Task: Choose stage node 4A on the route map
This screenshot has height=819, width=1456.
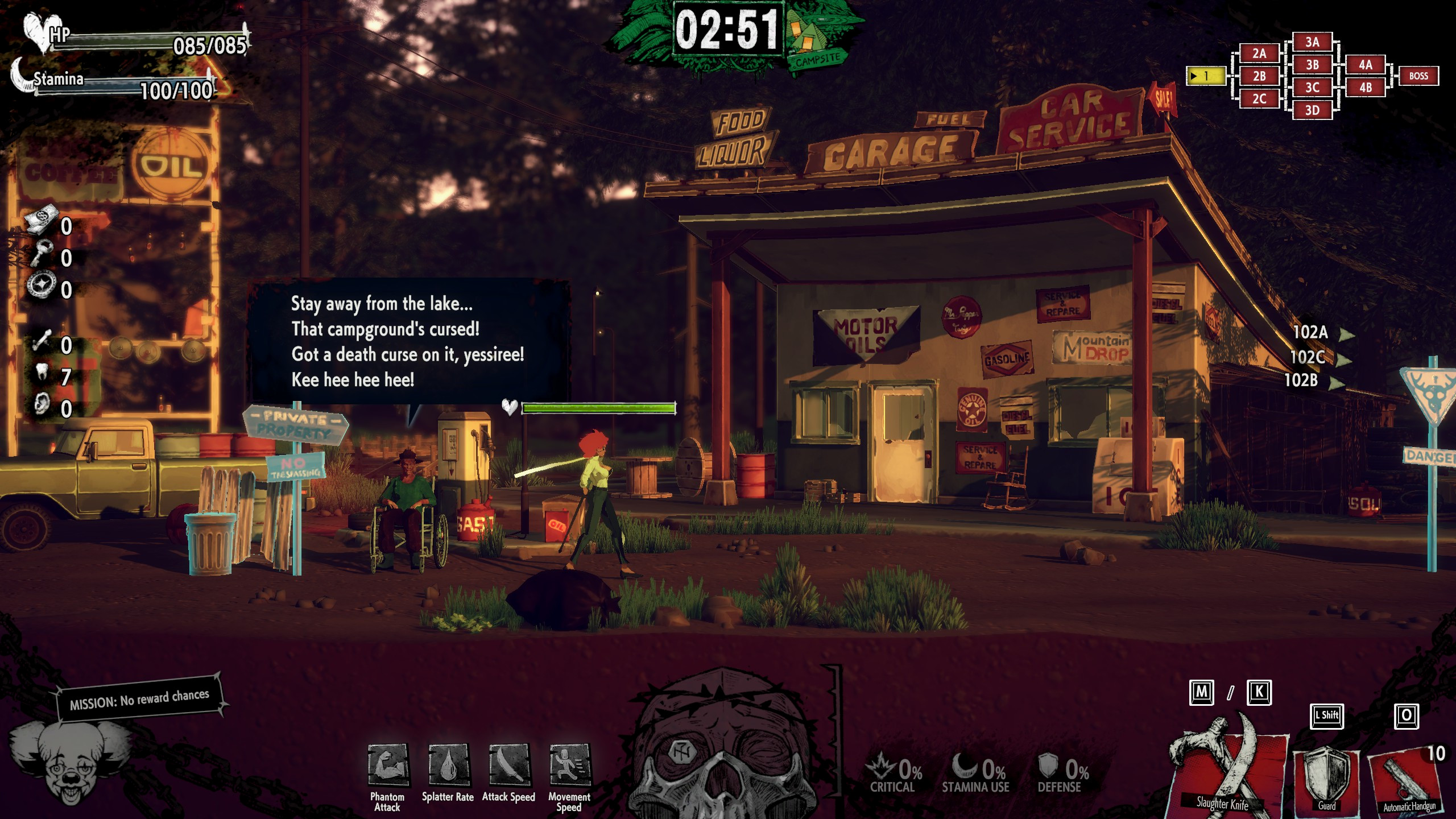Action: click(1365, 65)
